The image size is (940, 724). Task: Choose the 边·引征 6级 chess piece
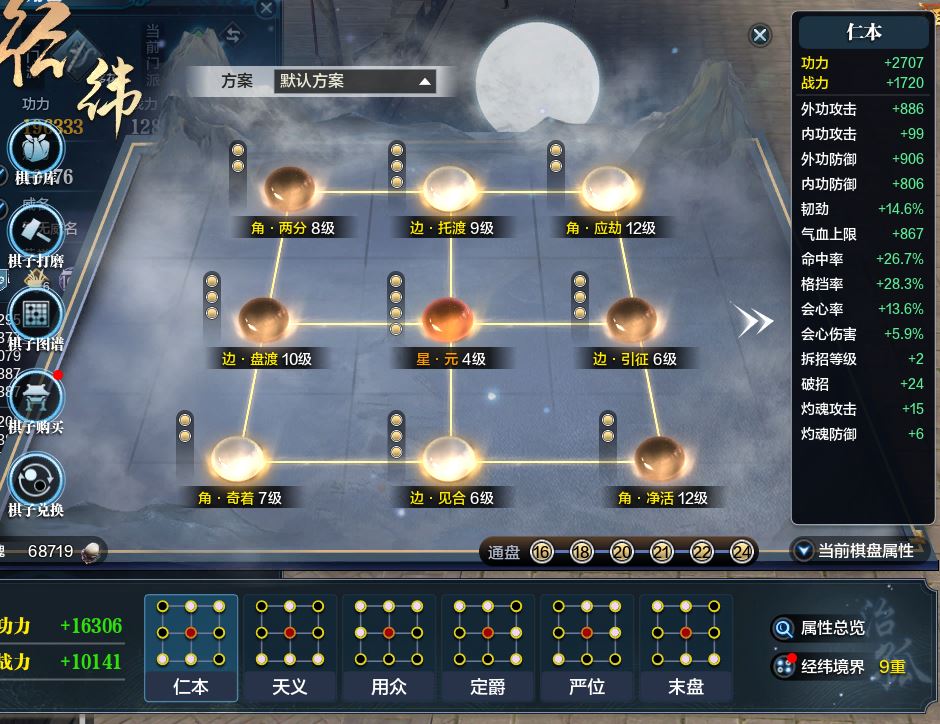pyautogui.click(x=633, y=320)
